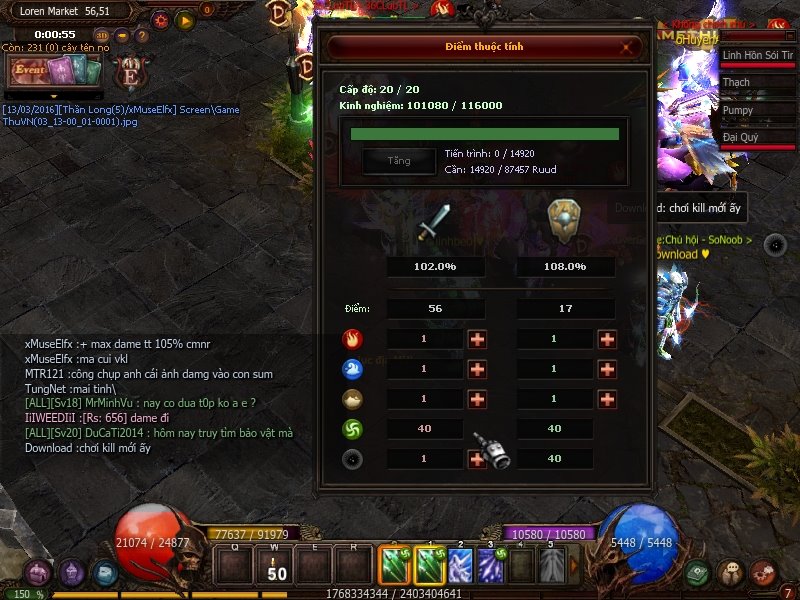Select Thach in the party list
Screen dimensions: 800x600
757,83
